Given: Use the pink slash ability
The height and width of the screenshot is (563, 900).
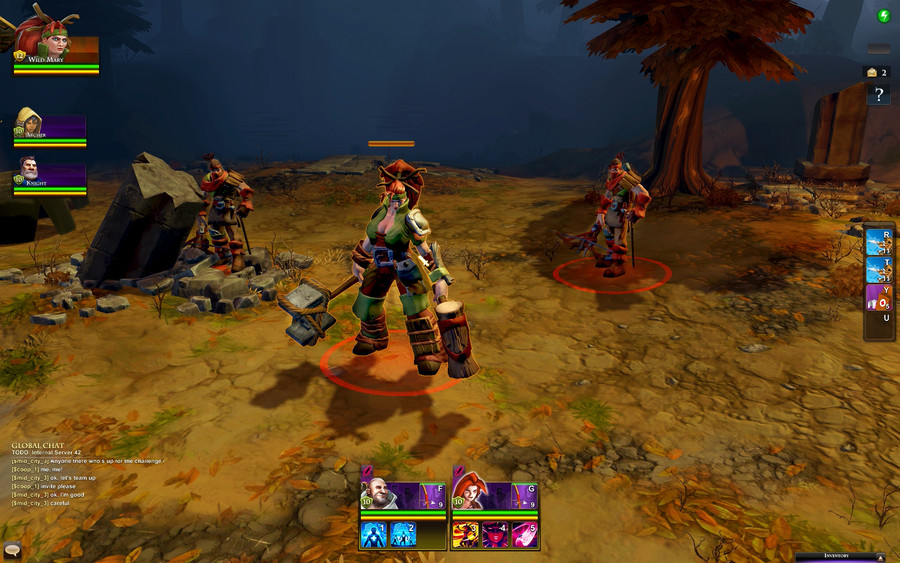Looking at the screenshot, I should 525,534.
